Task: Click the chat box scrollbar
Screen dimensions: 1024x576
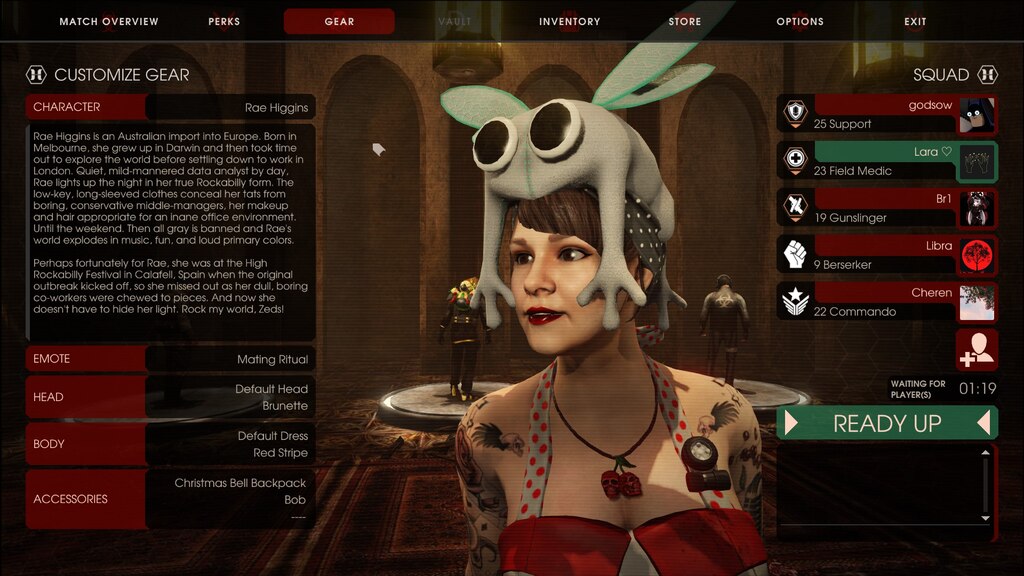Action: click(986, 485)
